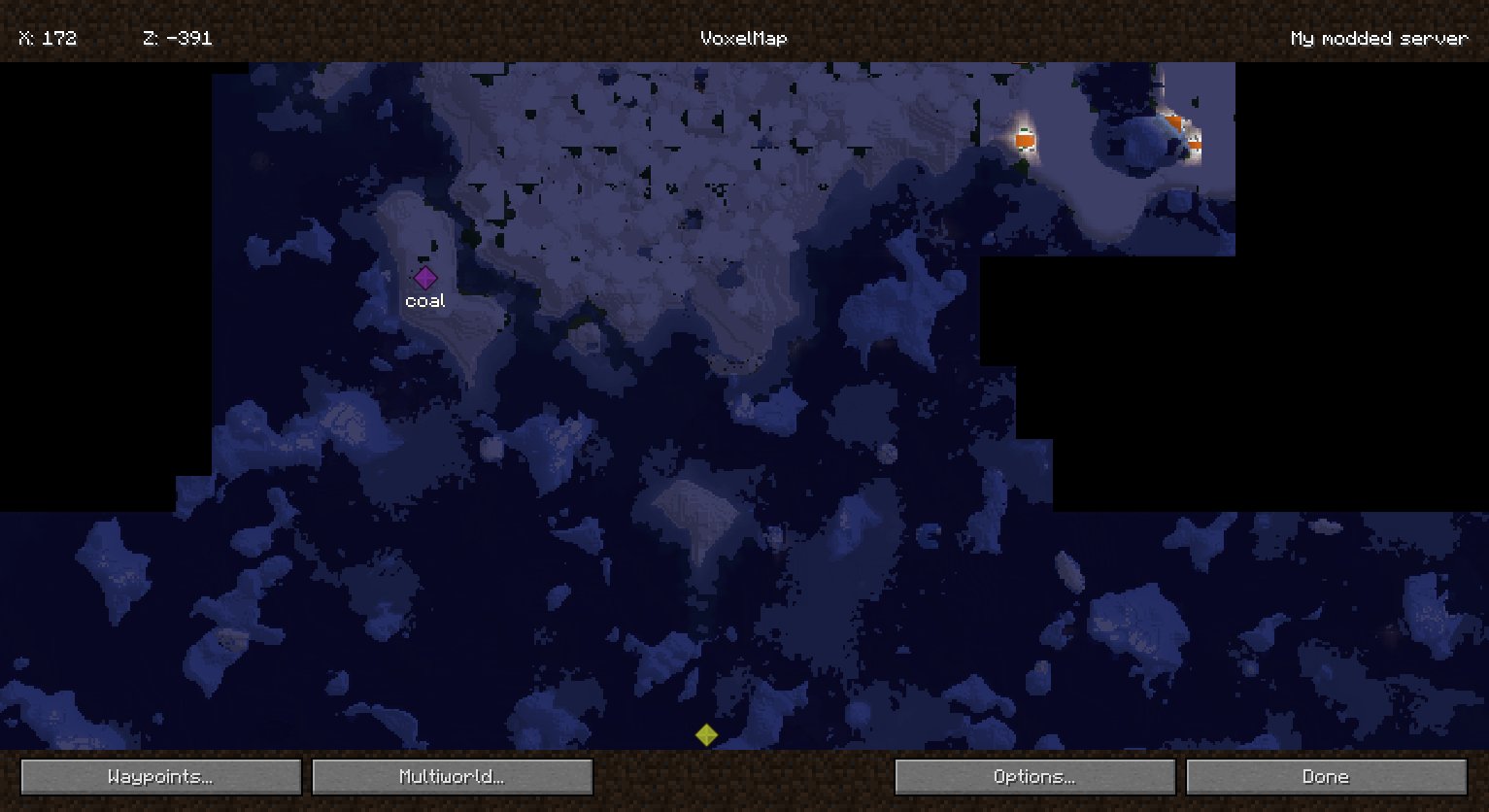Open the VoxelMap Options screen
The width and height of the screenshot is (1489, 812).
(x=1033, y=776)
